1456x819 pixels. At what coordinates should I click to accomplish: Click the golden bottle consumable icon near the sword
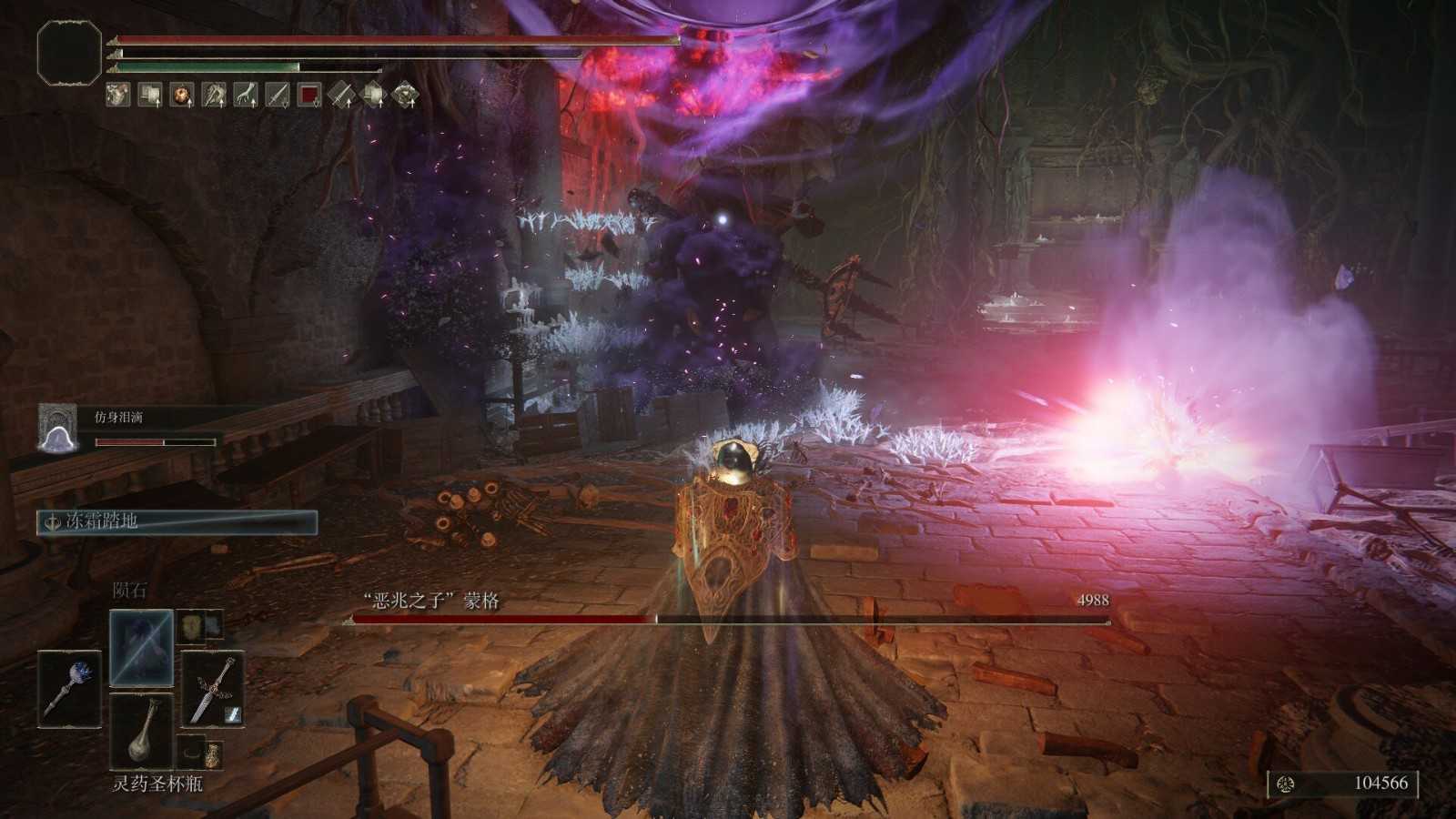point(214,753)
